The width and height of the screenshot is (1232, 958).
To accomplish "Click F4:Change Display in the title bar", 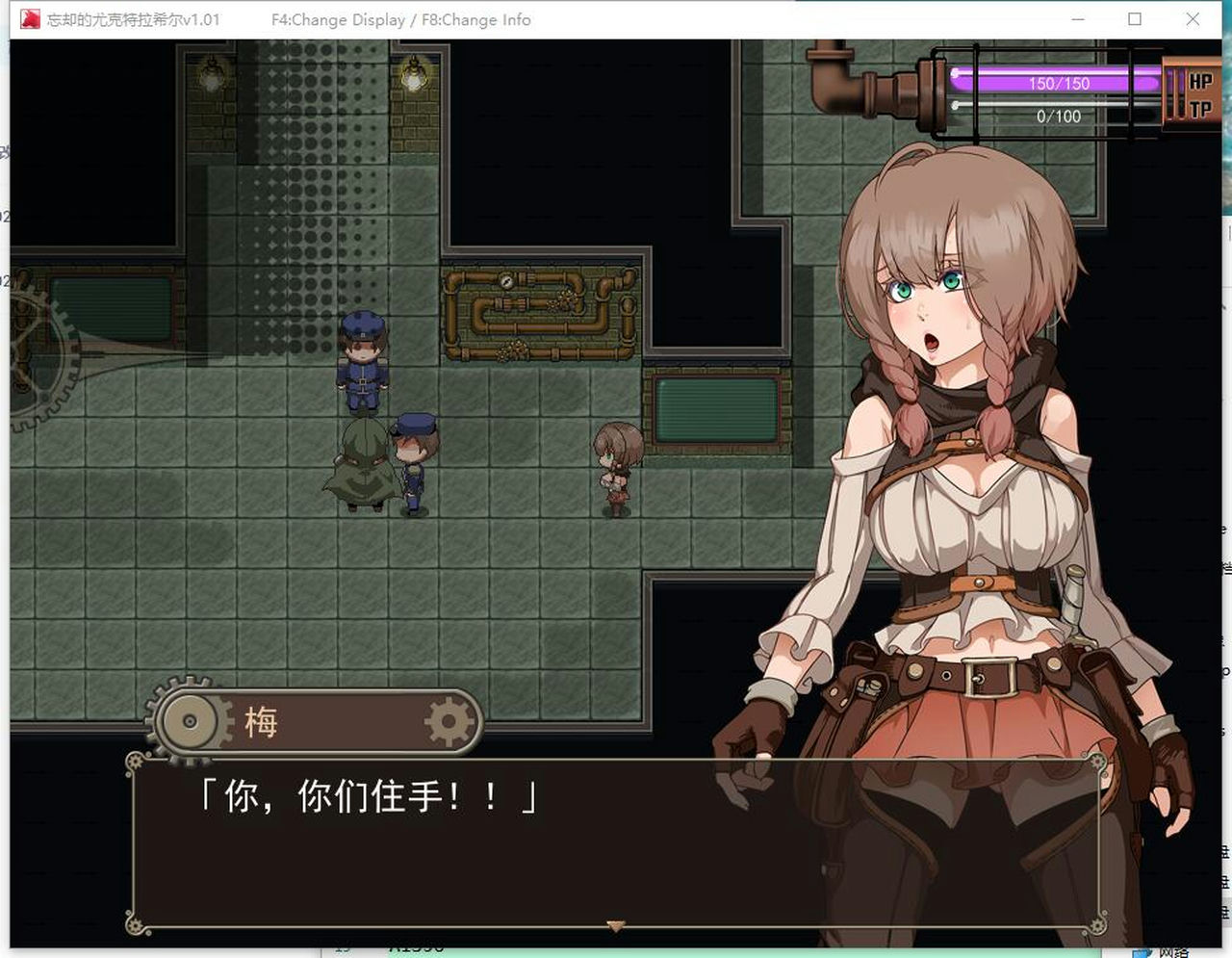I will 337,18.
